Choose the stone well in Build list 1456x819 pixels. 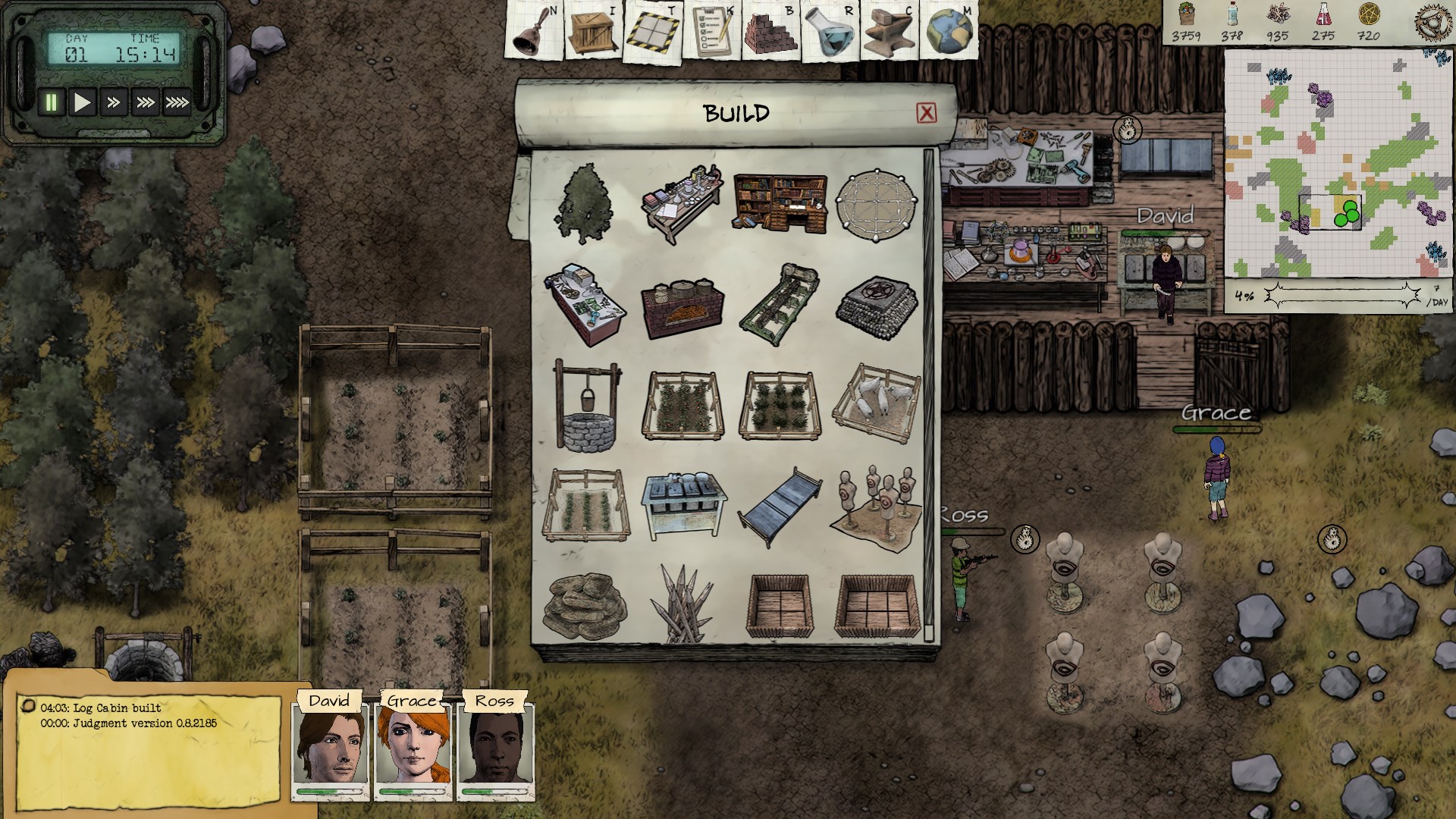(x=585, y=406)
